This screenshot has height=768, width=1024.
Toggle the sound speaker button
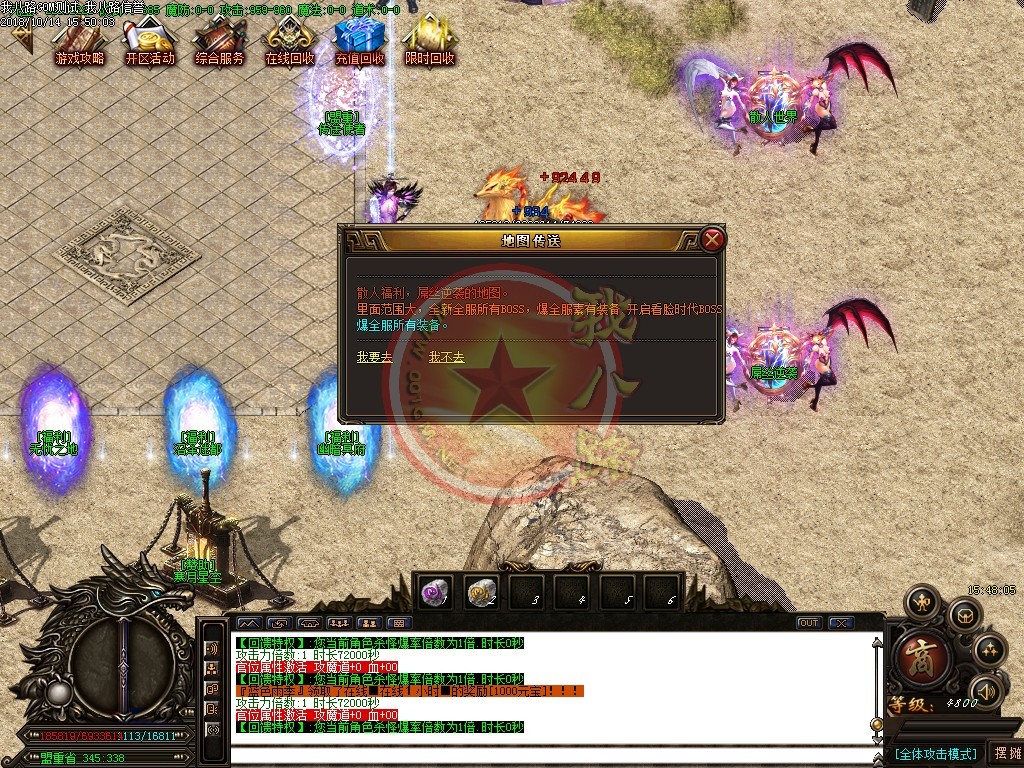pyautogui.click(x=987, y=691)
